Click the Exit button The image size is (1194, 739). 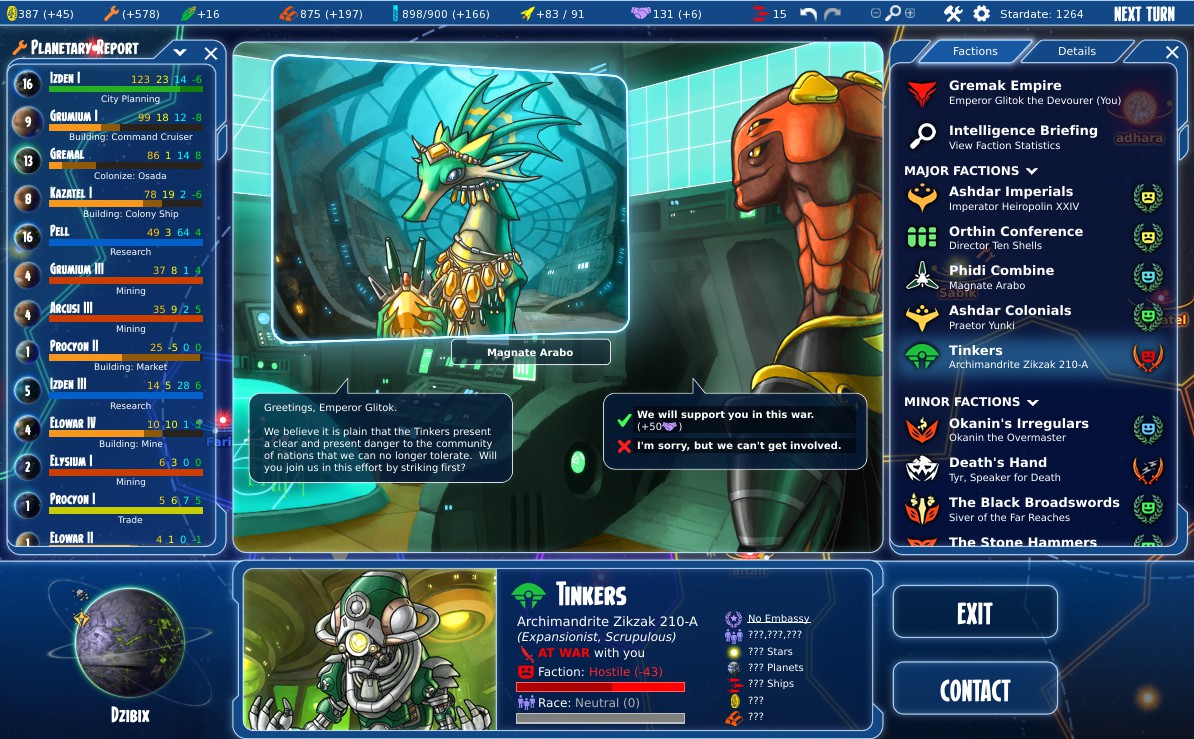[974, 612]
